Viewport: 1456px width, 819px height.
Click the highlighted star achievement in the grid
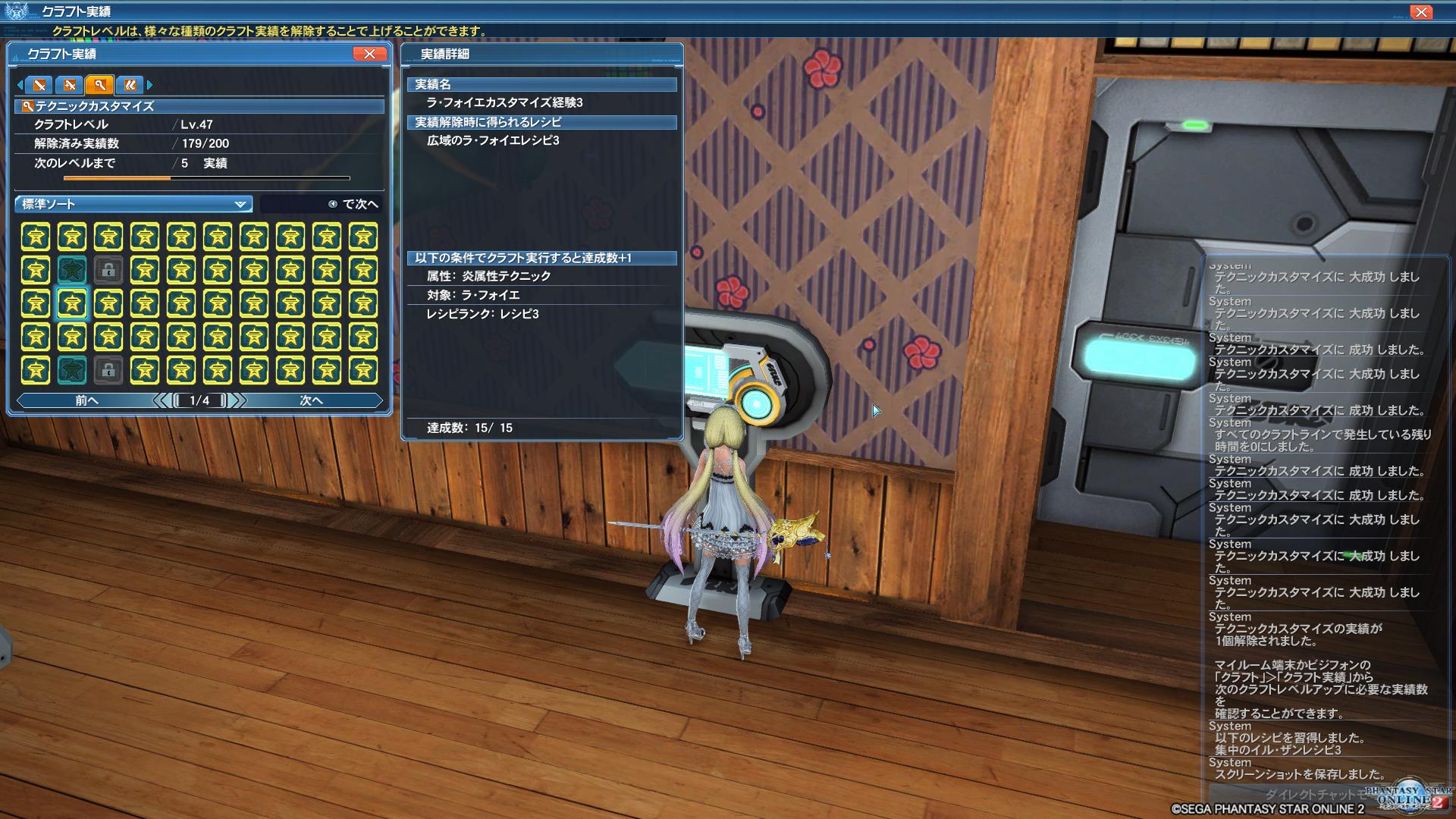tap(73, 305)
